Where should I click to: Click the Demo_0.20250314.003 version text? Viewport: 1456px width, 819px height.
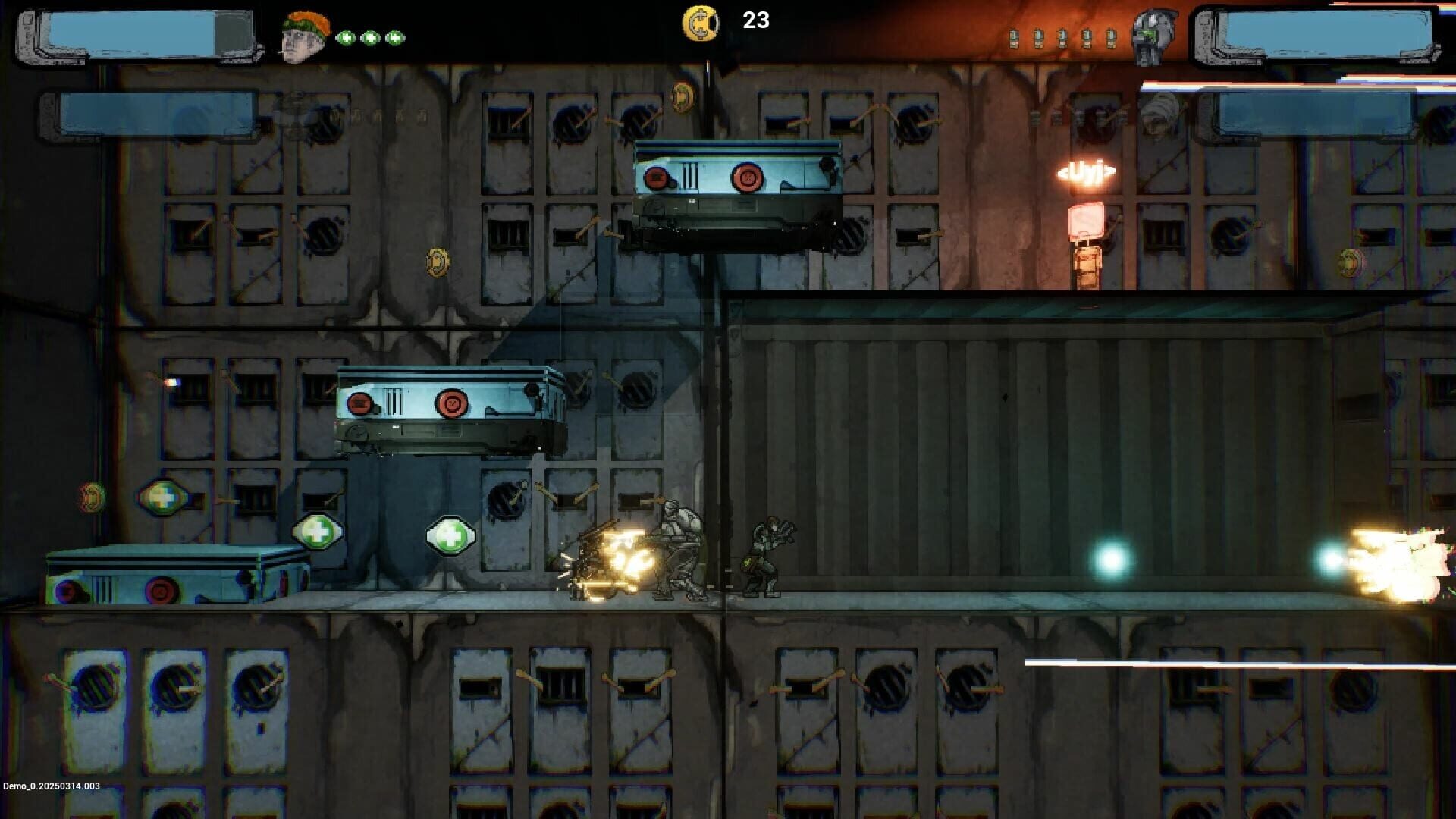tap(50, 787)
